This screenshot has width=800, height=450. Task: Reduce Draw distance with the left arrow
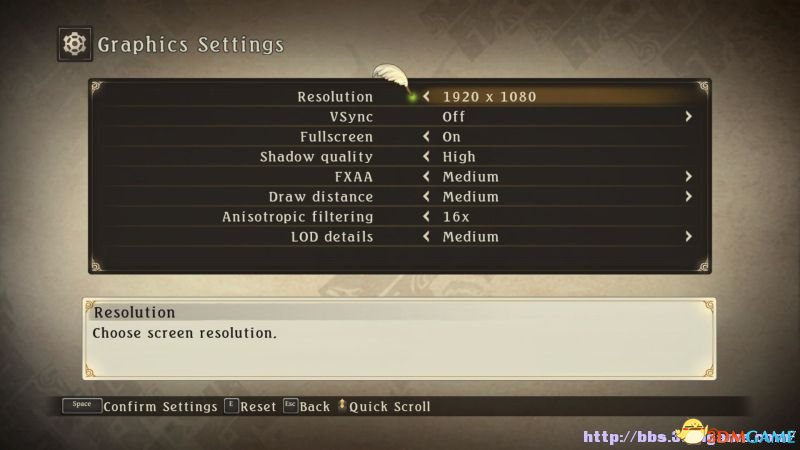pyautogui.click(x=427, y=197)
